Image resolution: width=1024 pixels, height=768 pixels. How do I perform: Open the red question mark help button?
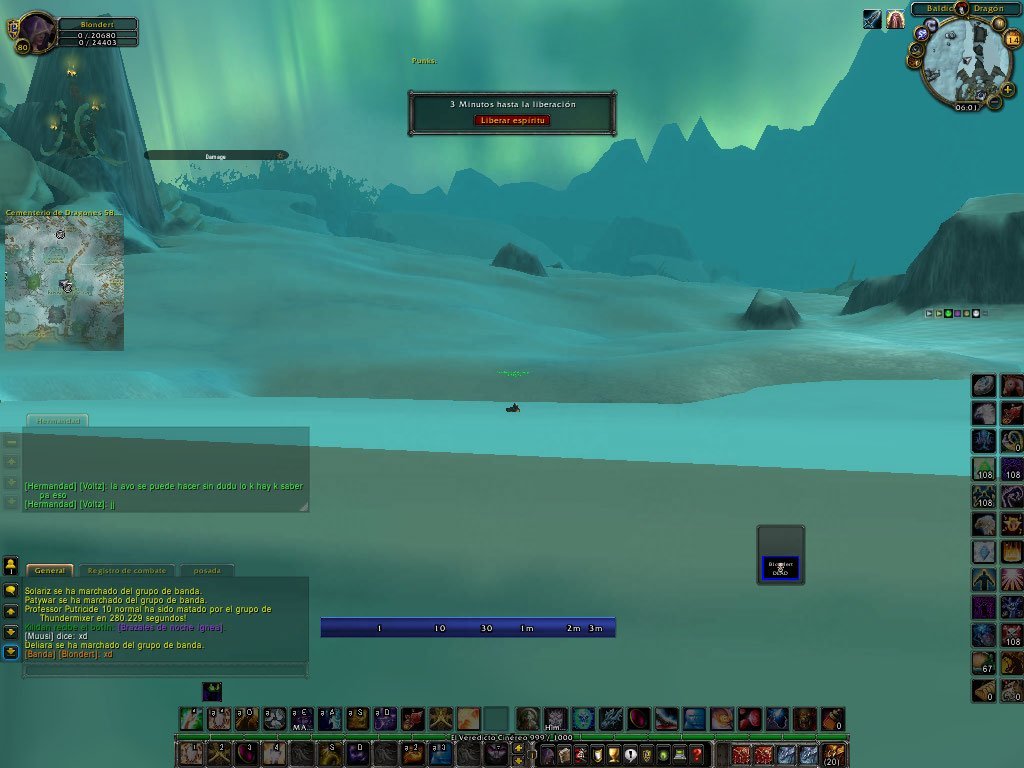[697, 755]
